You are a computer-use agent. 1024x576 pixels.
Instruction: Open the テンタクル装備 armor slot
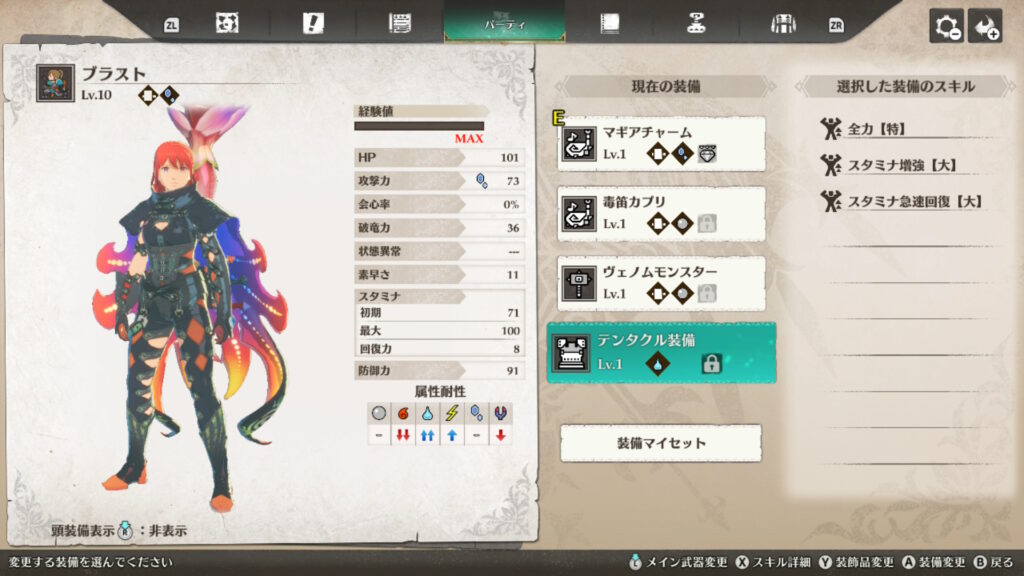point(662,353)
